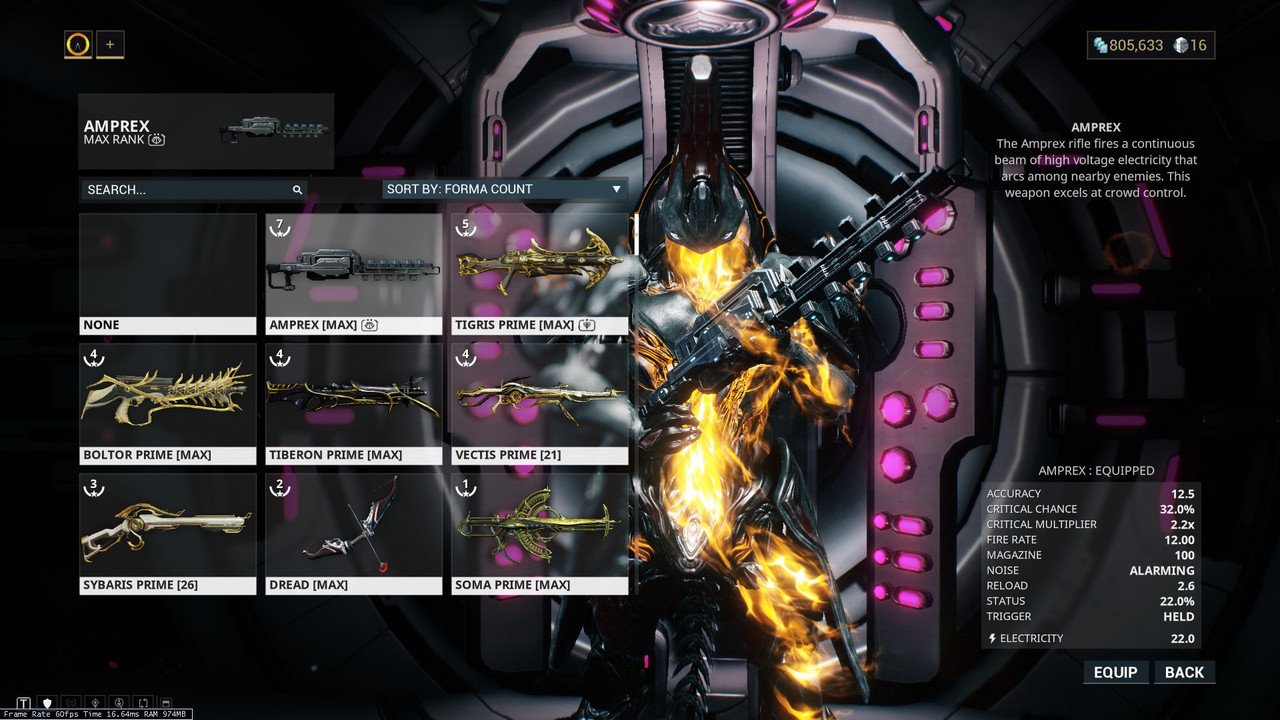
Task: Open the player profile emblem icon
Action: (x=78, y=44)
